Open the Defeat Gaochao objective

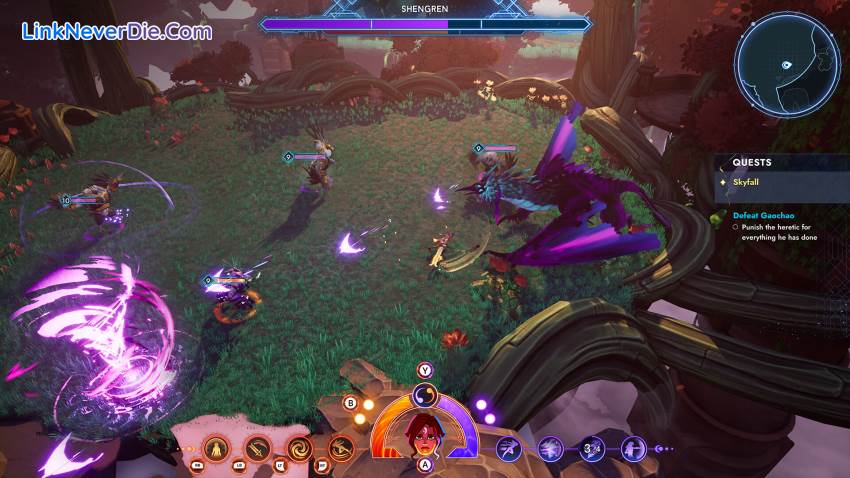coord(760,215)
